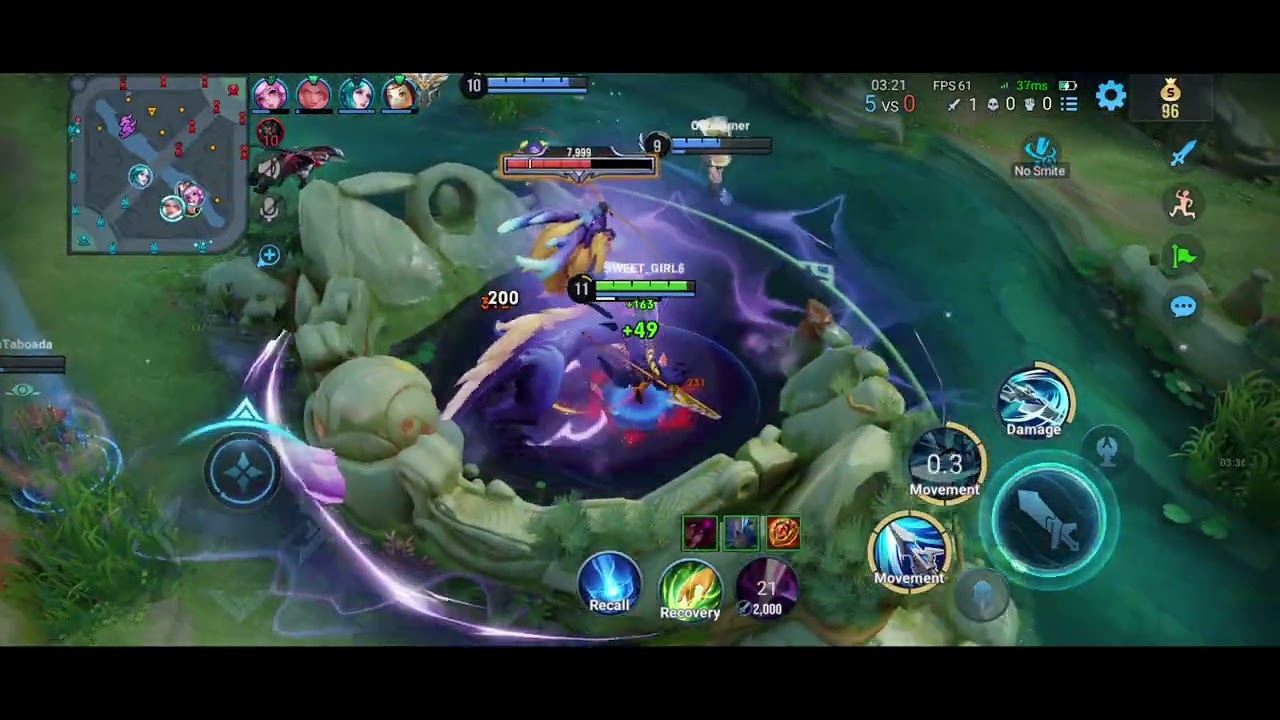
Task: Select the pink-haired teammate portrait
Action: tap(269, 95)
